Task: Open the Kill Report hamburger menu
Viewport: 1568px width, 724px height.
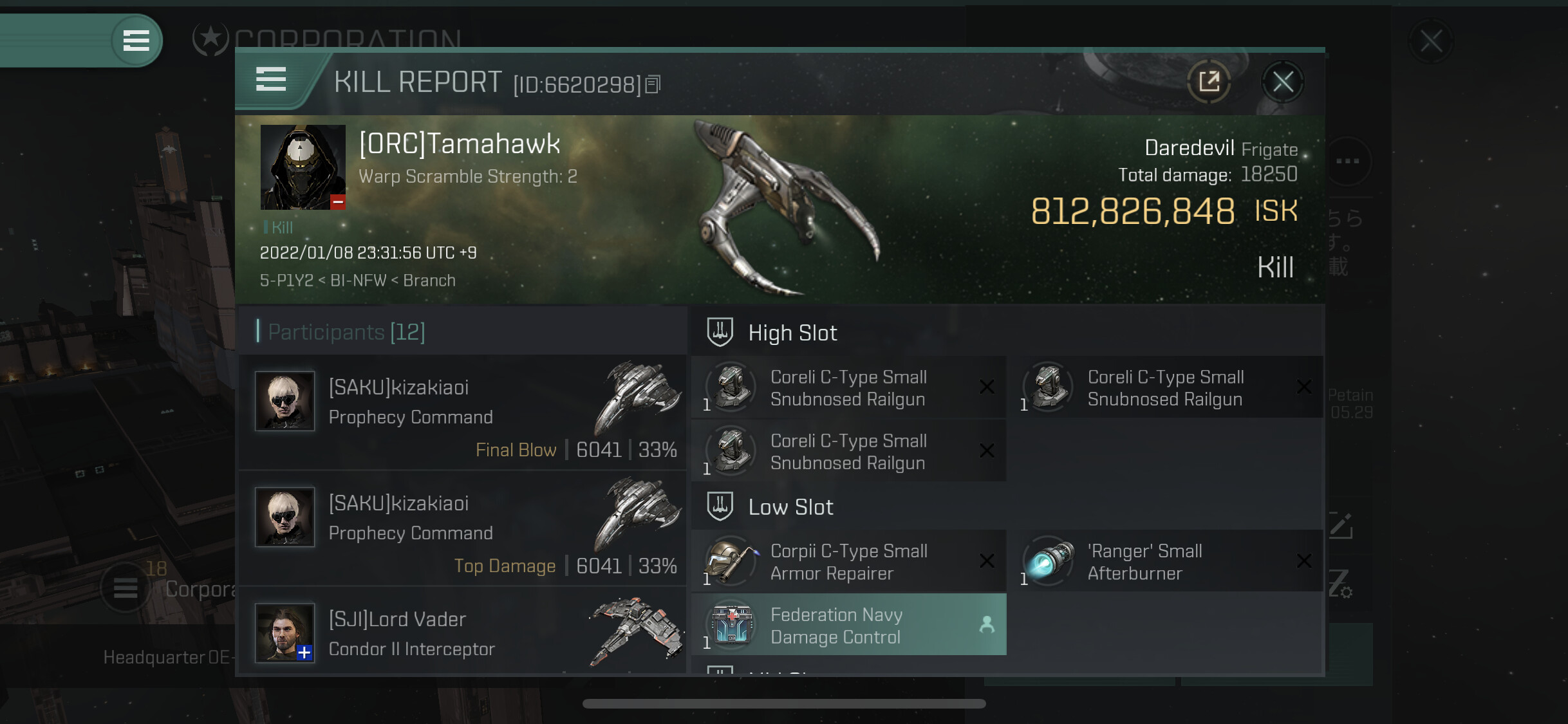Action: [271, 80]
